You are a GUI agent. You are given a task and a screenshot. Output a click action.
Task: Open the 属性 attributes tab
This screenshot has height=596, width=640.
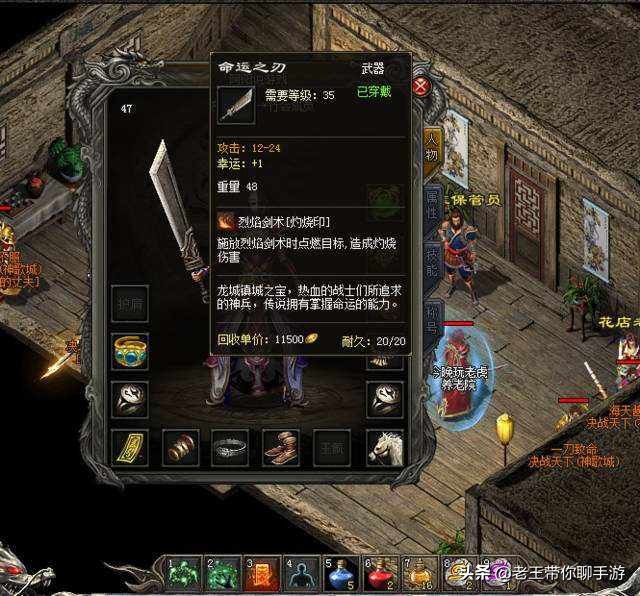(432, 205)
